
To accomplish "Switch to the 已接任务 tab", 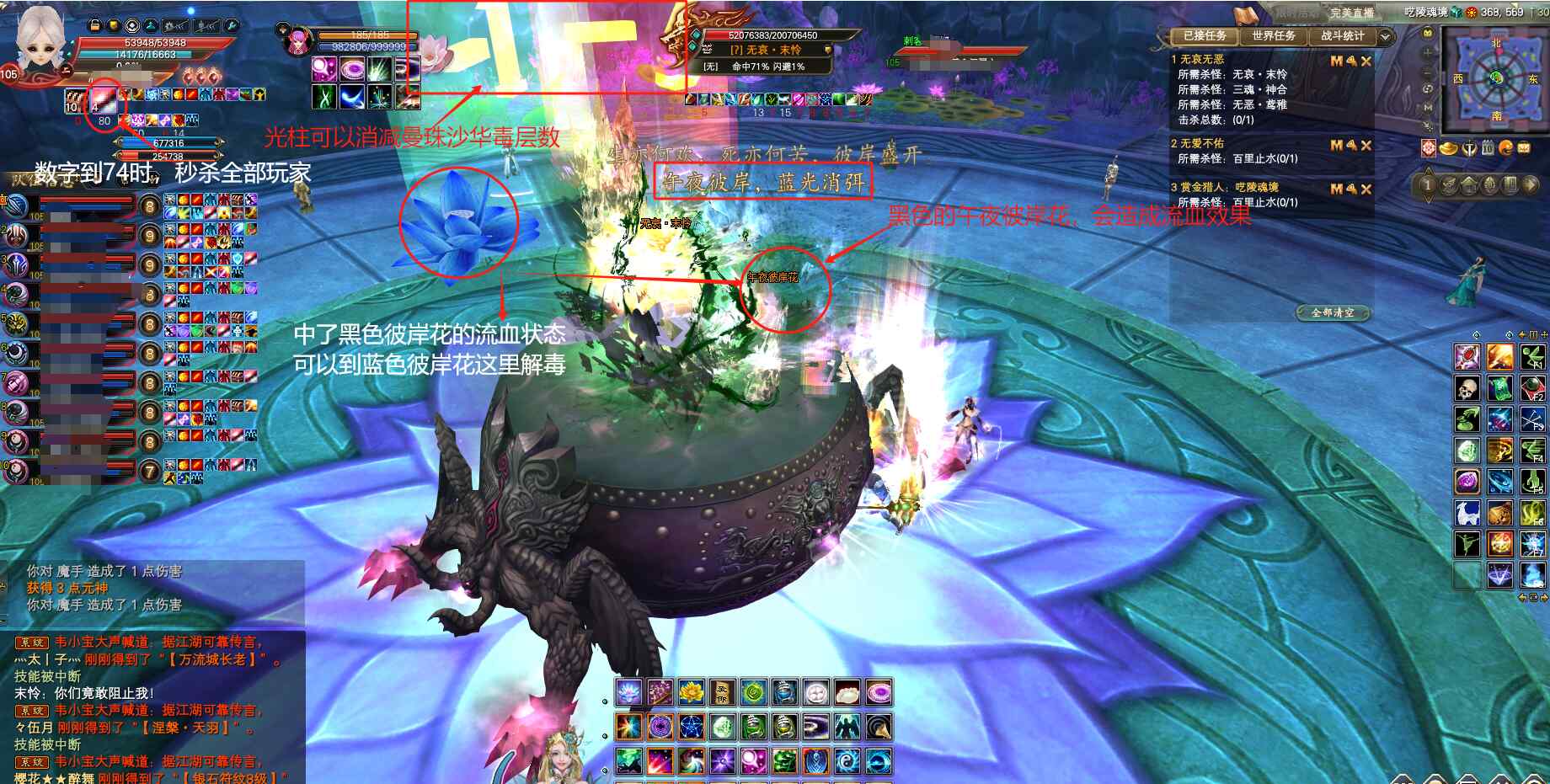I will point(1205,36).
